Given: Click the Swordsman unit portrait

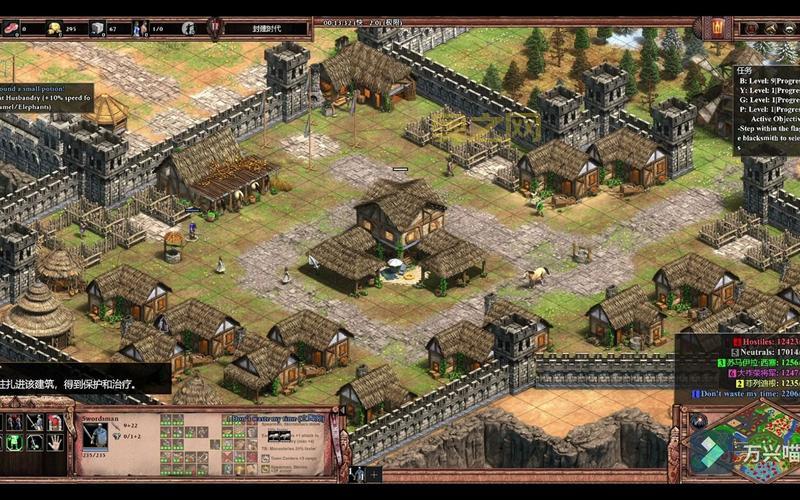Looking at the screenshot, I should pyautogui.click(x=97, y=434).
